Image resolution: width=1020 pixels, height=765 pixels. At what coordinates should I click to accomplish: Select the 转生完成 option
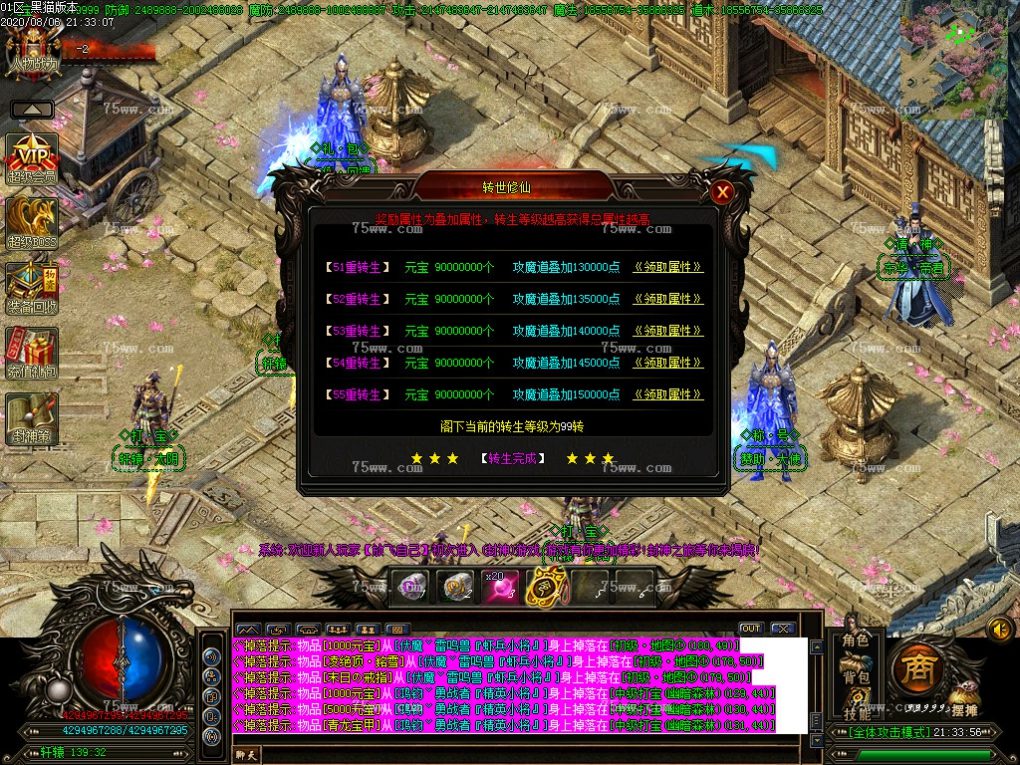point(513,458)
